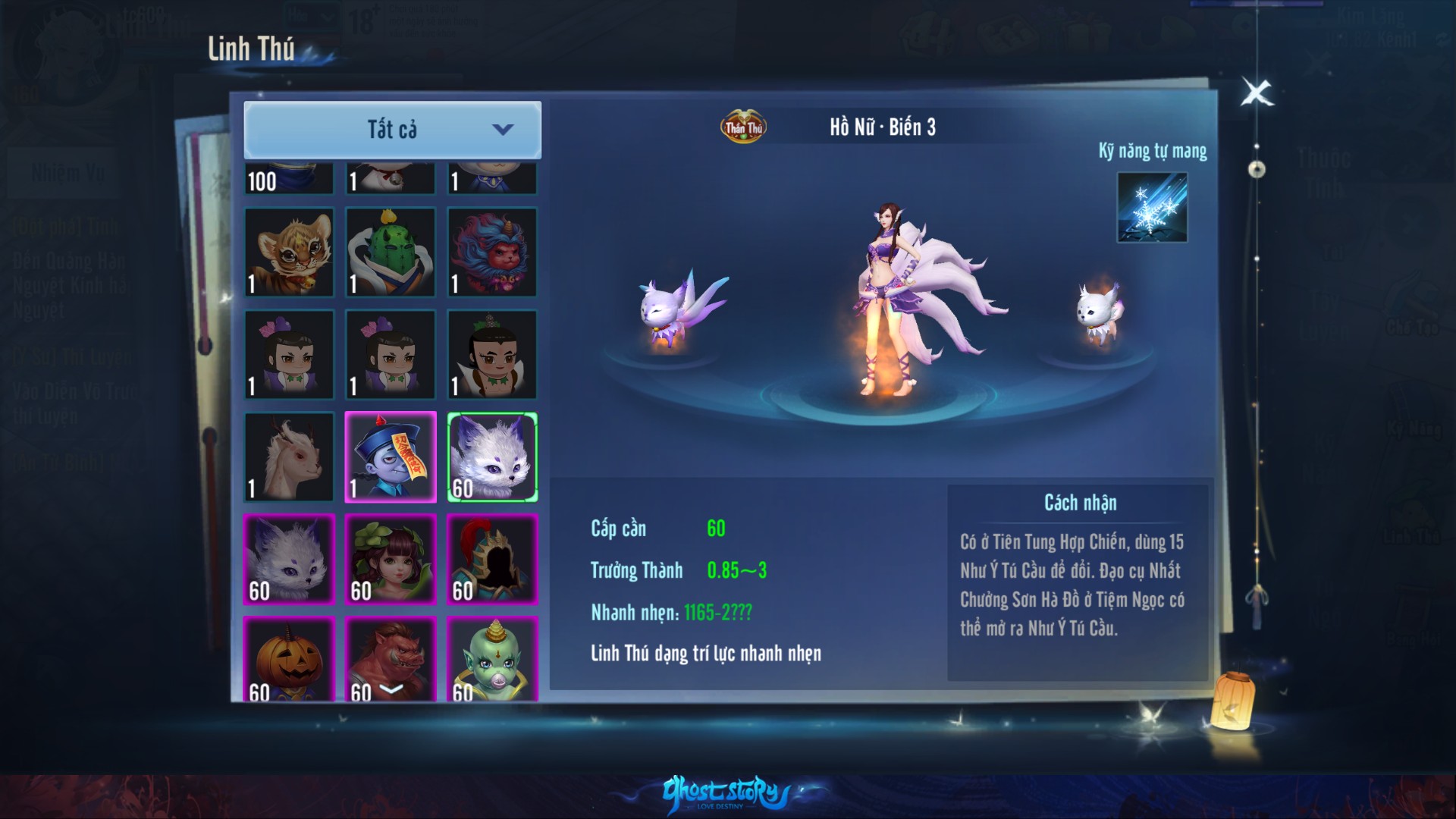The image size is (1456, 819).
Task: Choose the white deer dragon pet
Action: click(289, 457)
